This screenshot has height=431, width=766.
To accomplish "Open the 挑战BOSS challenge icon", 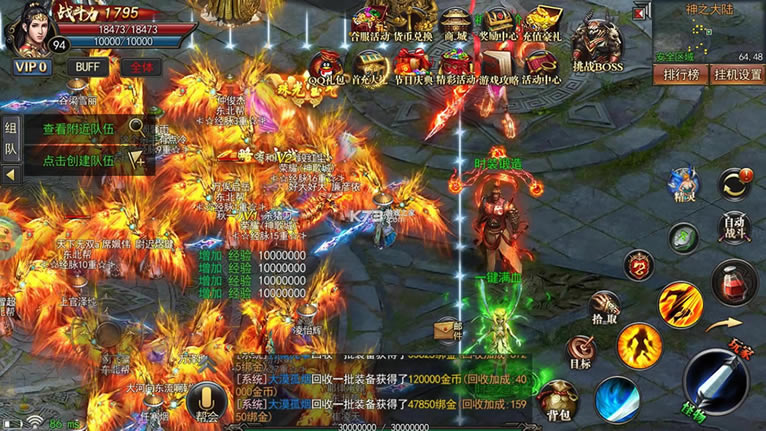I will [598, 44].
